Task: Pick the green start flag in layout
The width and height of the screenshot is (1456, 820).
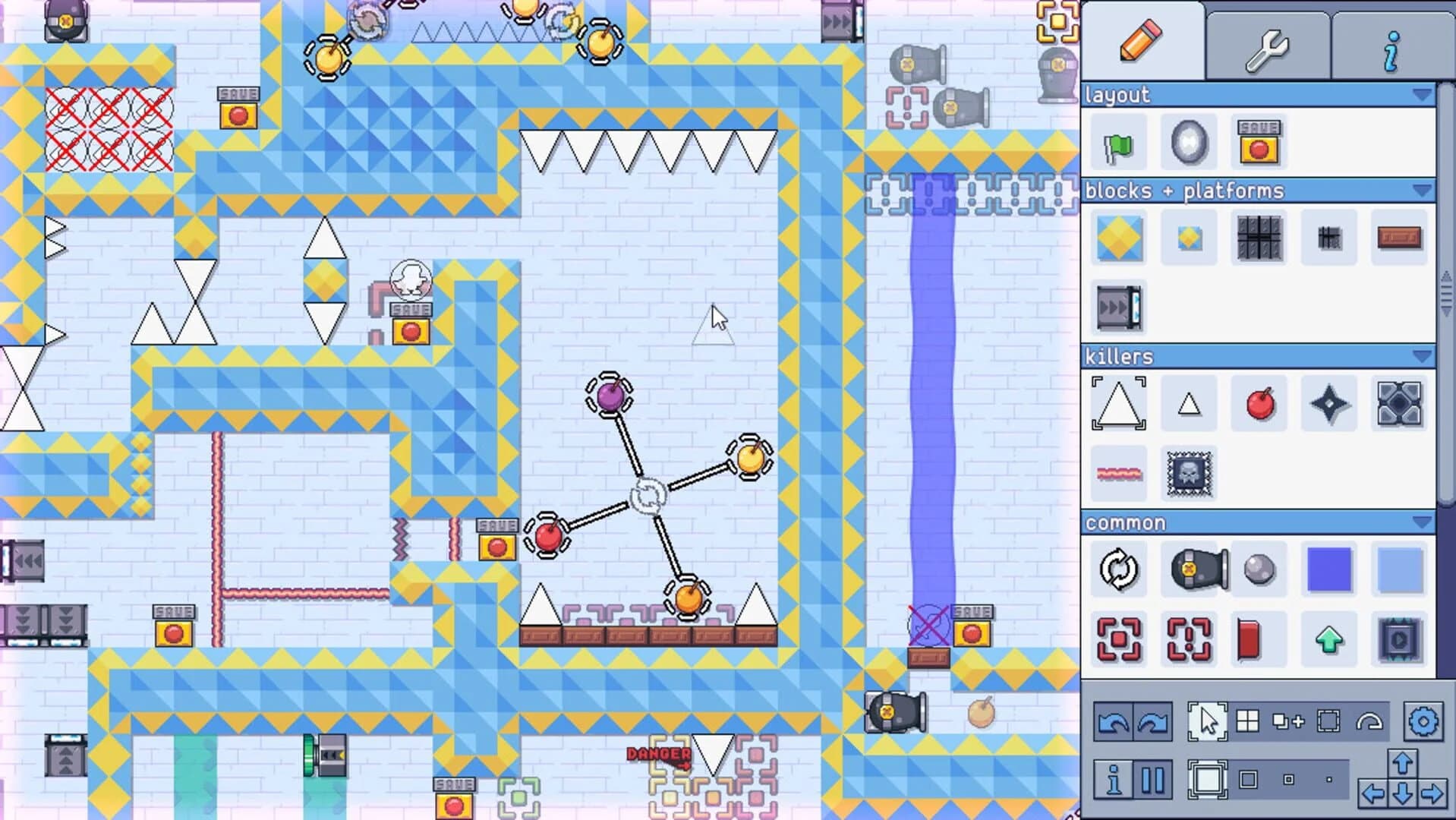Action: 1118,144
